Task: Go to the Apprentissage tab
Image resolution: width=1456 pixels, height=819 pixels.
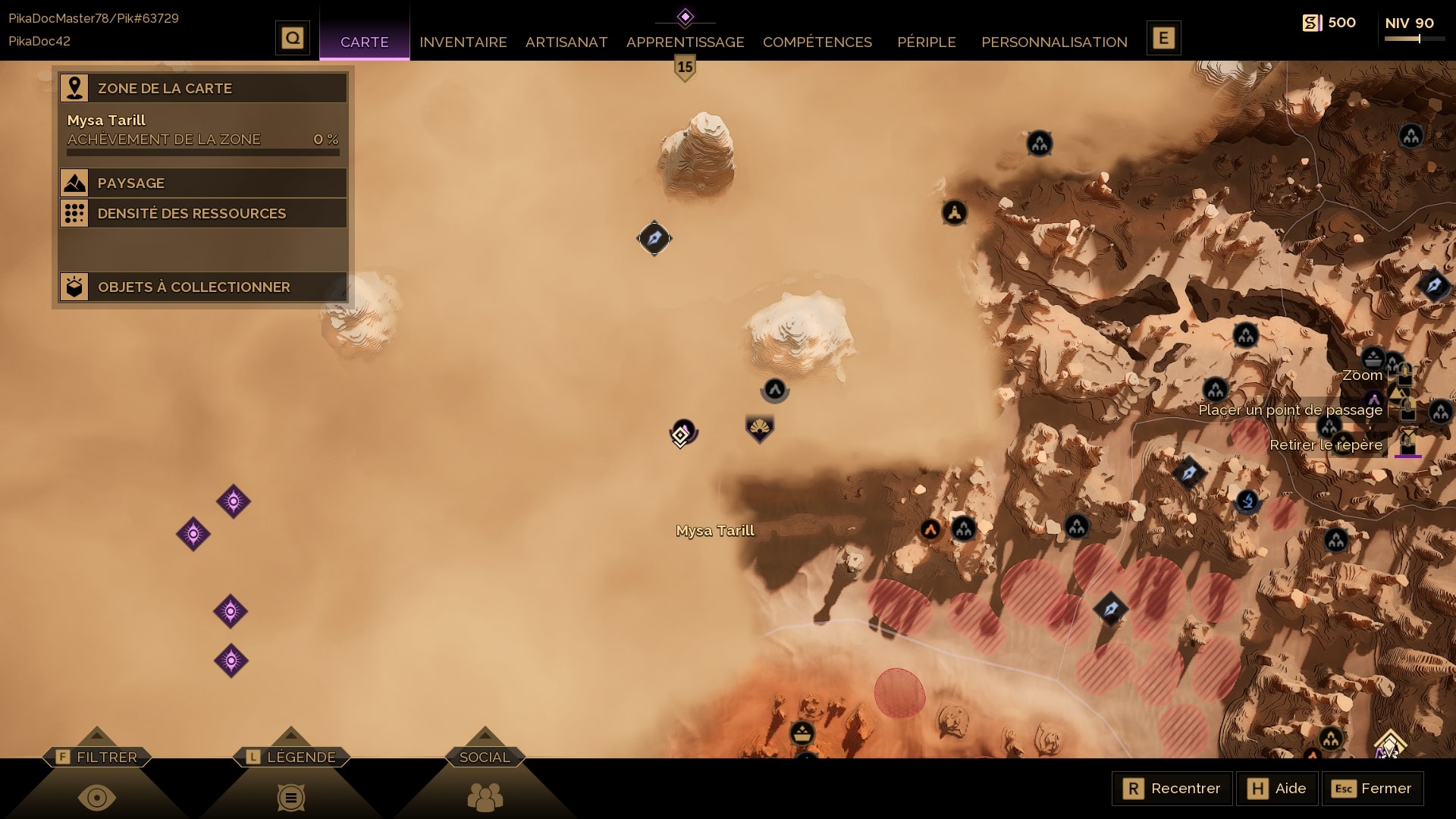Action: pyautogui.click(x=685, y=42)
